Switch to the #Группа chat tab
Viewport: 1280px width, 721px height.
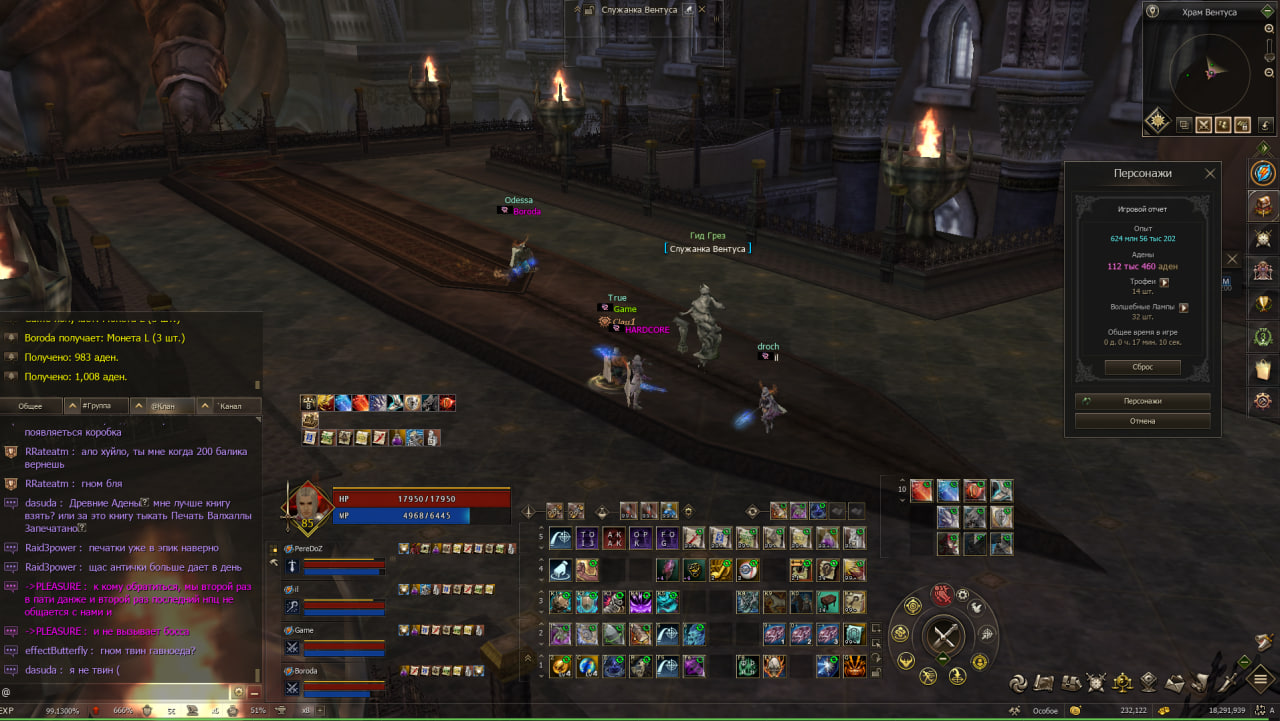tap(98, 406)
